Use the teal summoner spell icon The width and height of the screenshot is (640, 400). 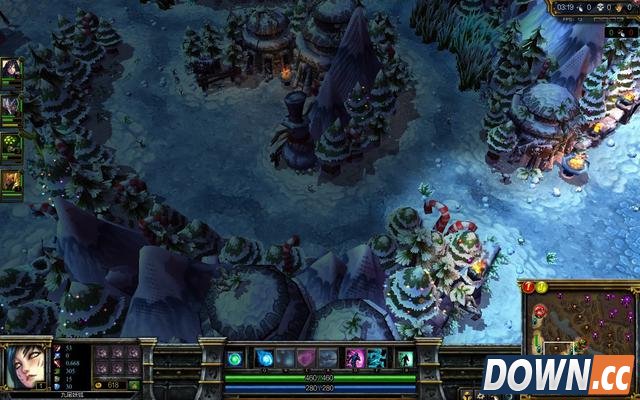click(375, 358)
